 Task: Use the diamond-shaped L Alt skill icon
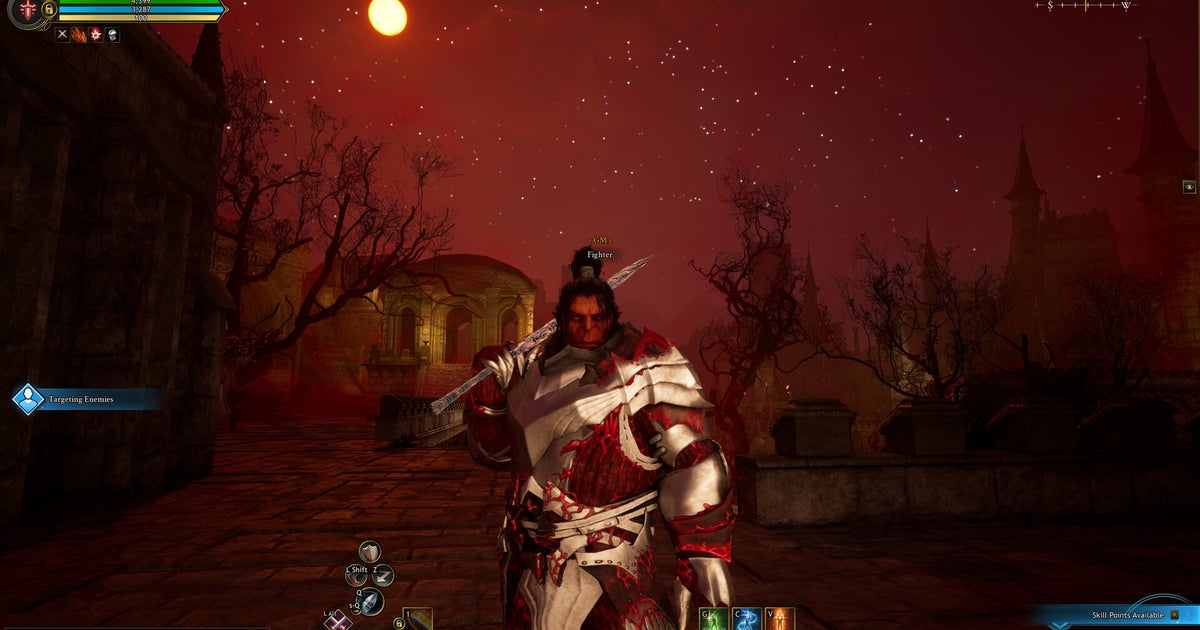click(336, 620)
